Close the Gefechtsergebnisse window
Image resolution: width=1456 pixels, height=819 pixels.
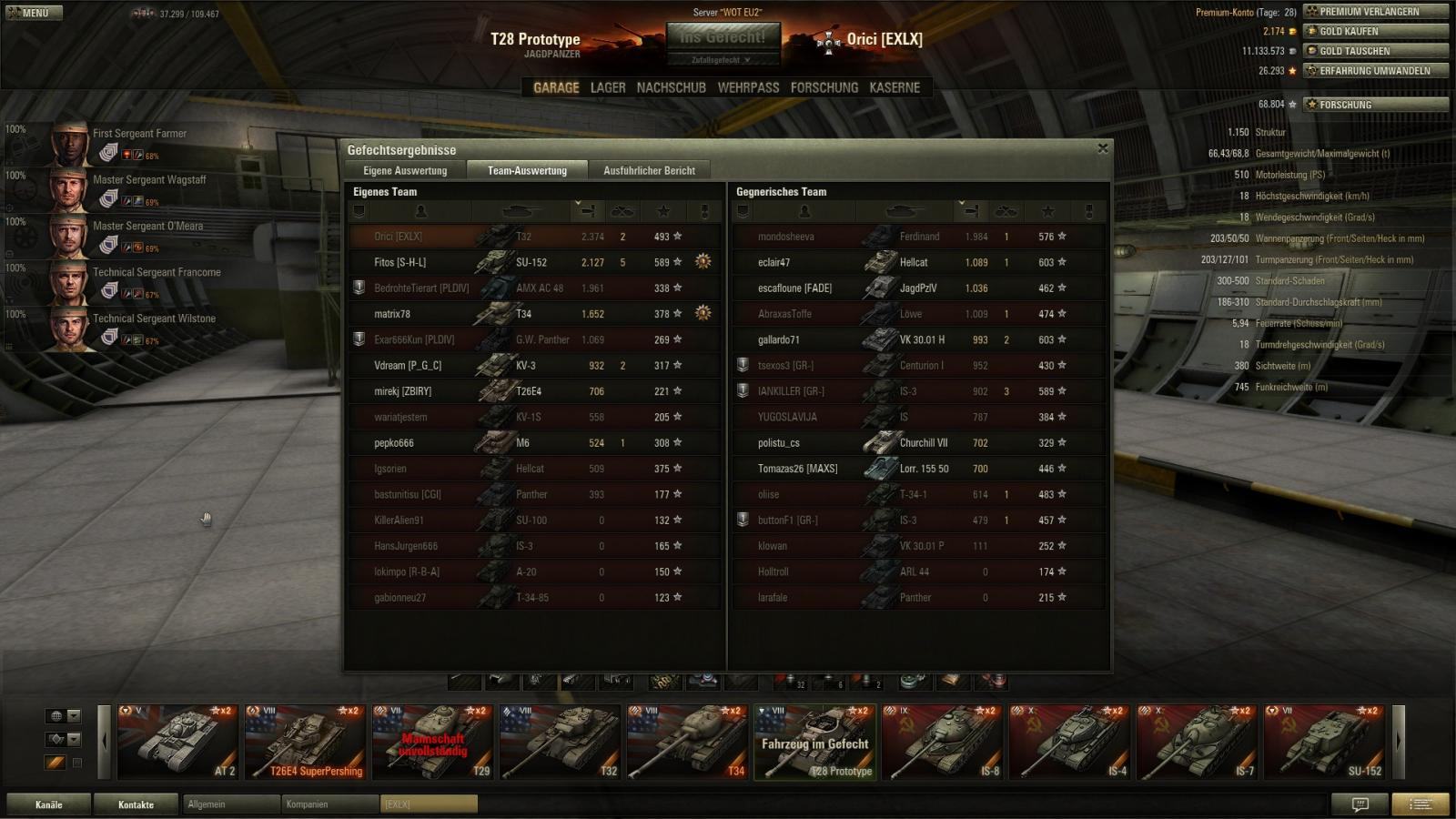tap(1103, 148)
